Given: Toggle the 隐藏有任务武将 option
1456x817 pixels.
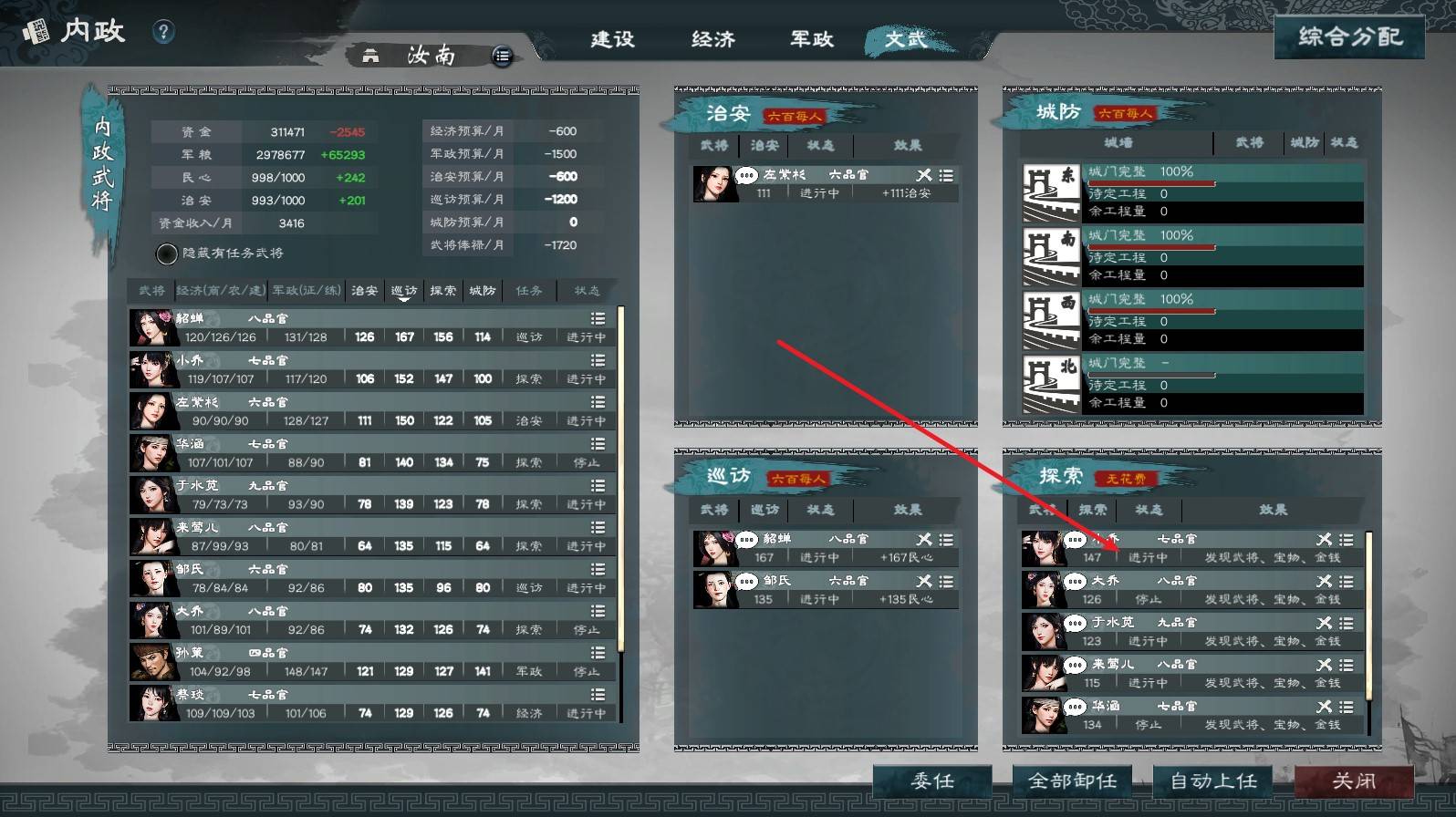Looking at the screenshot, I should point(167,253).
